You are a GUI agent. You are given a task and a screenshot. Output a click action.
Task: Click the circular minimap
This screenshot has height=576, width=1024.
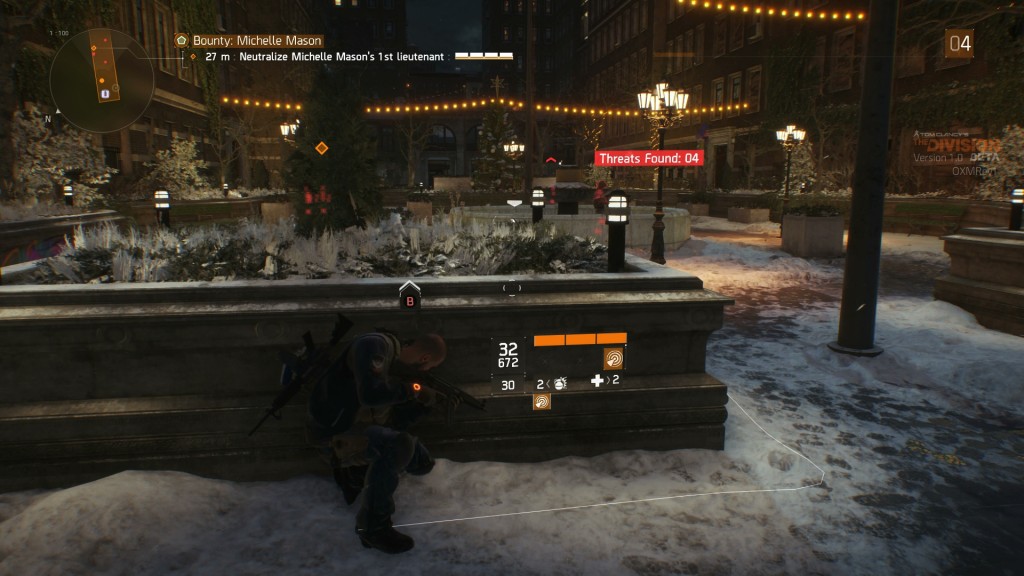click(101, 80)
